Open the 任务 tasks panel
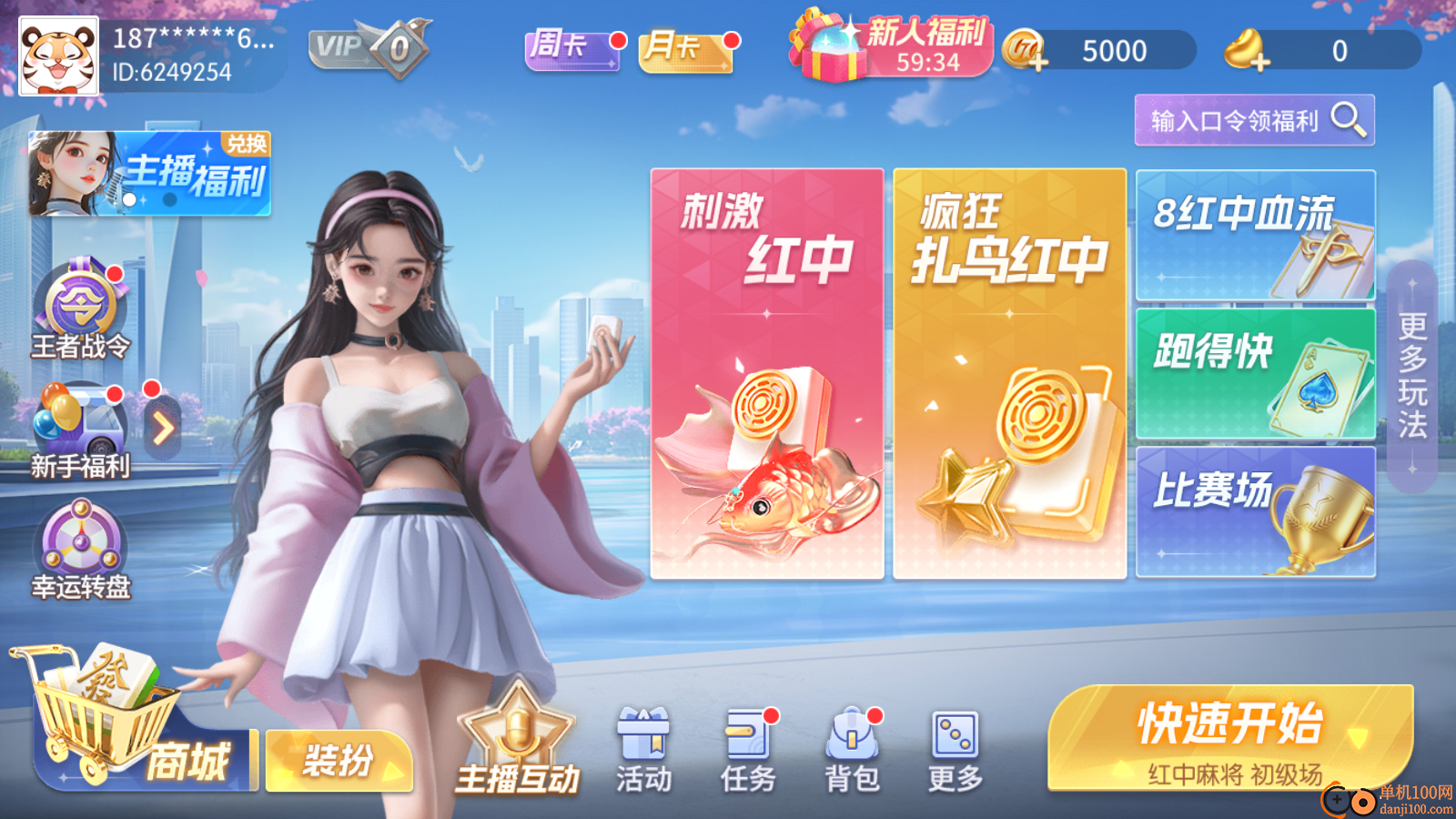 click(748, 746)
